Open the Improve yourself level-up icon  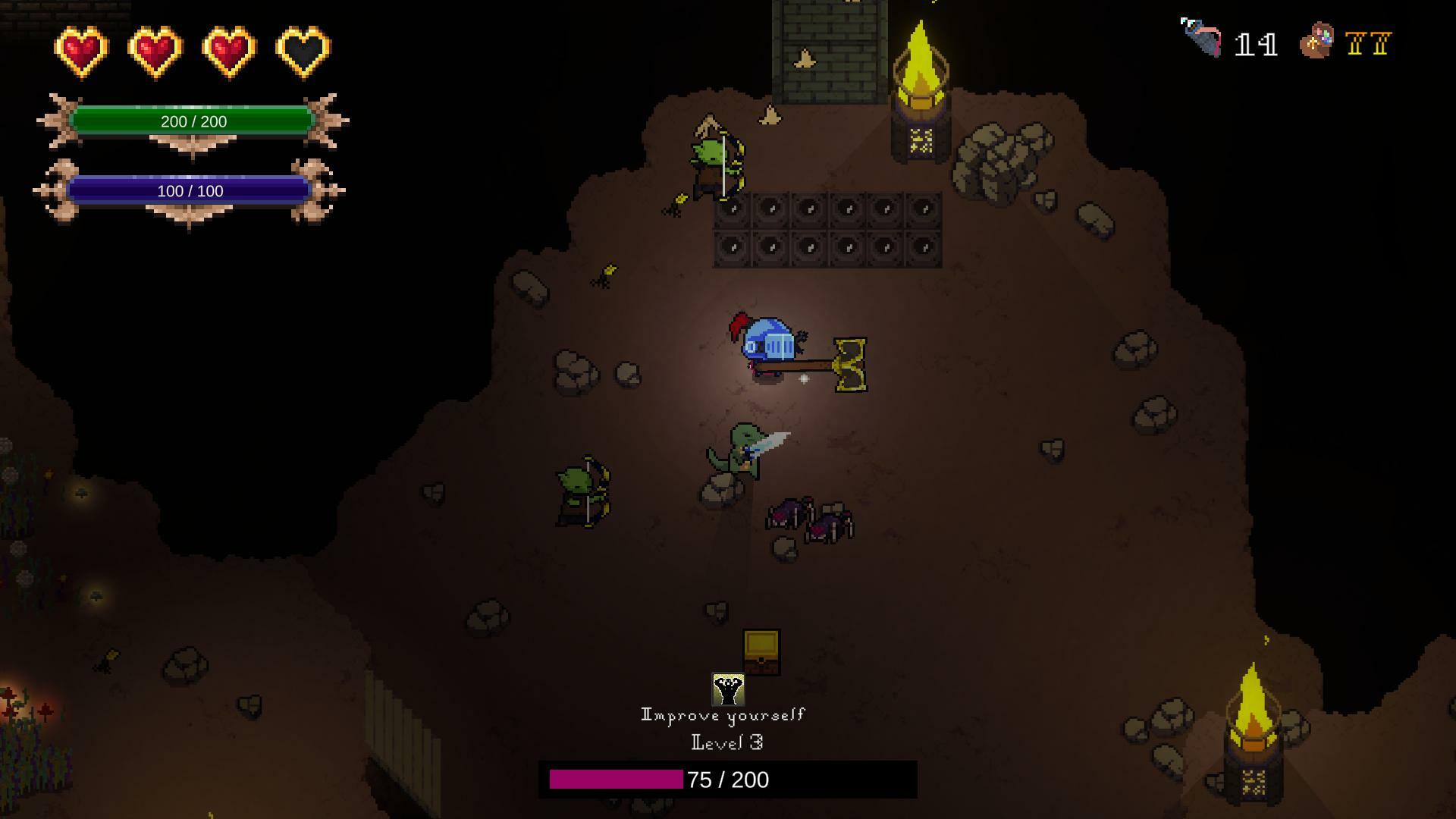pos(728,689)
